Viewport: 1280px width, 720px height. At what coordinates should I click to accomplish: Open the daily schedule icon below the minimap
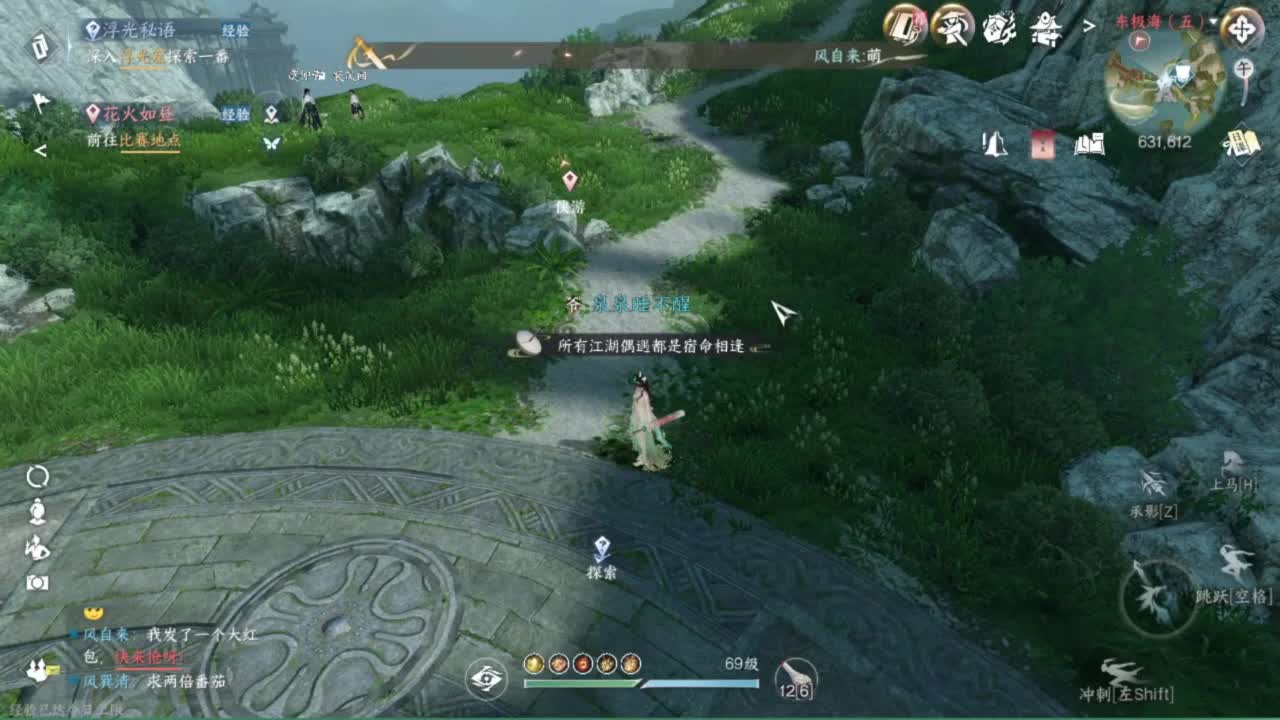pyautogui.click(x=1241, y=145)
